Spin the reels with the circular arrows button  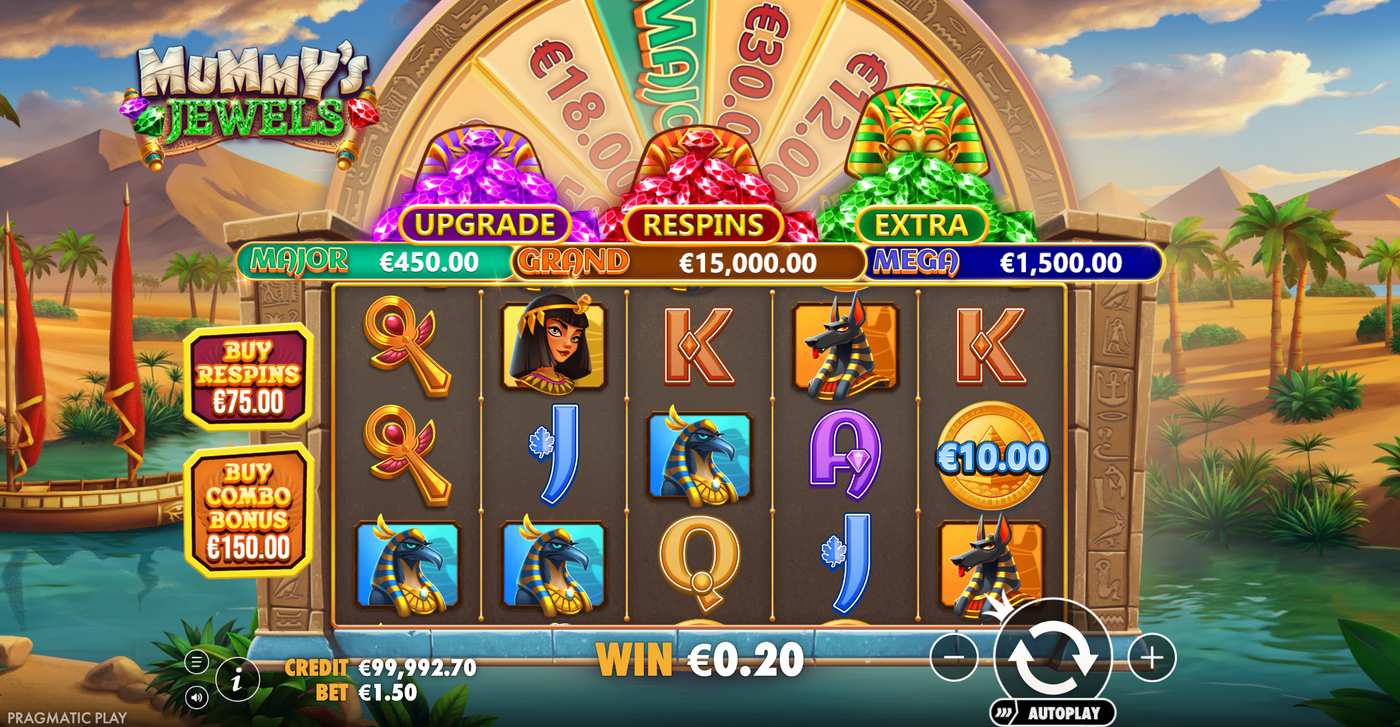pos(1053,656)
